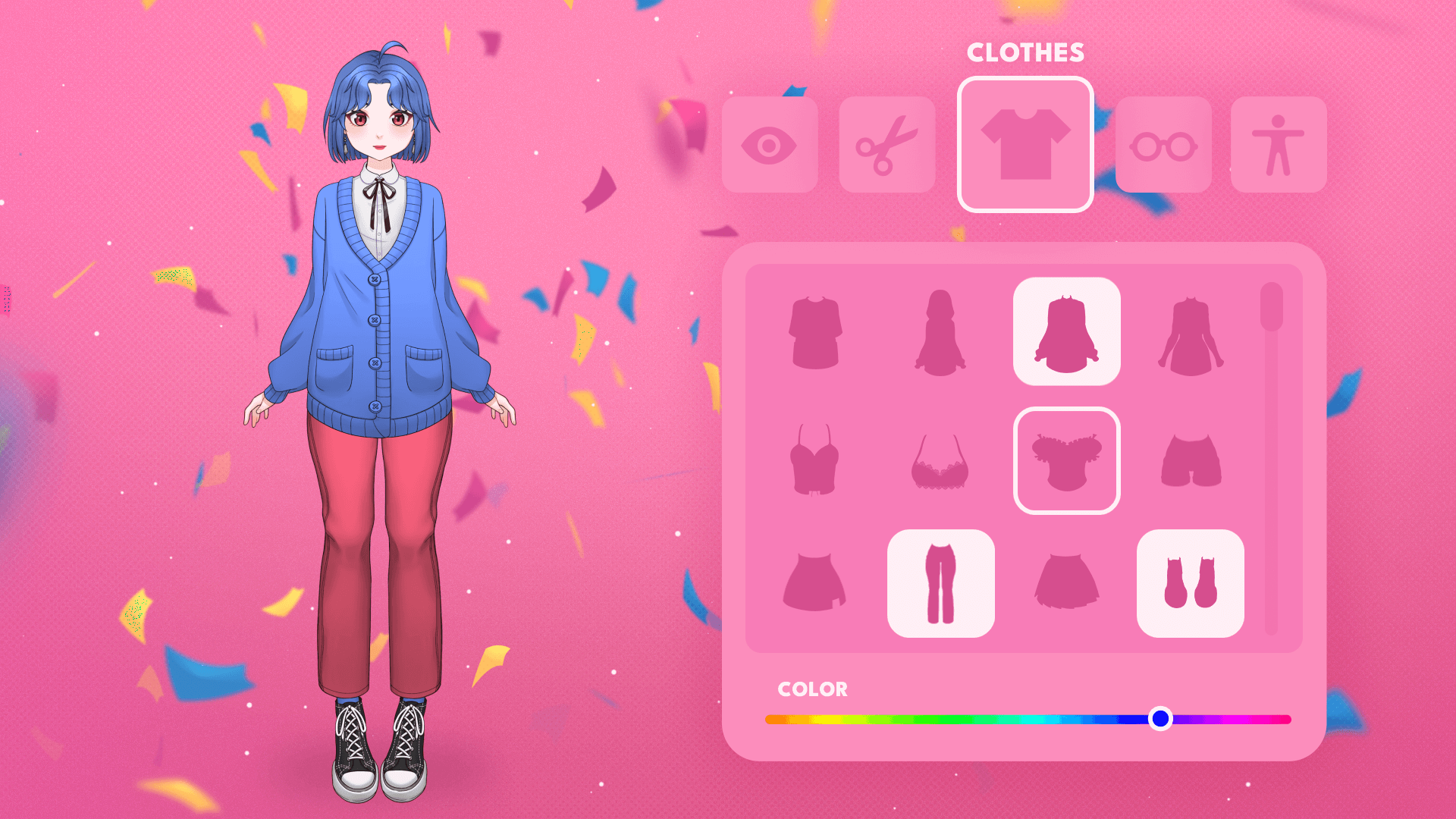Select the camisole strap top item

point(815,460)
